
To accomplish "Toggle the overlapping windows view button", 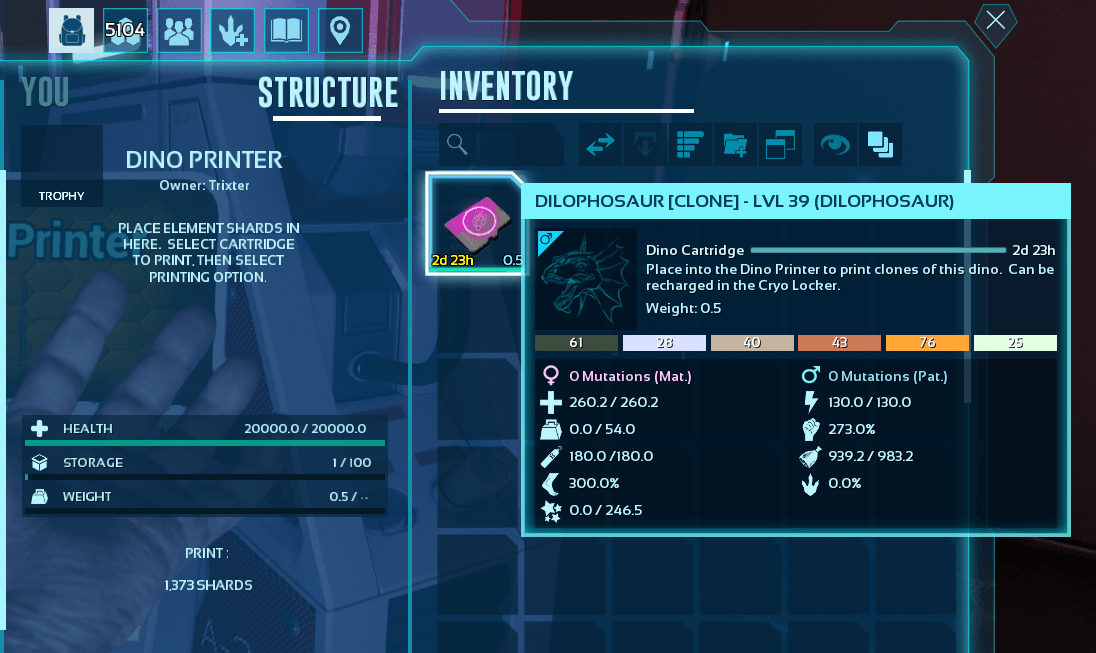I will [x=780, y=144].
